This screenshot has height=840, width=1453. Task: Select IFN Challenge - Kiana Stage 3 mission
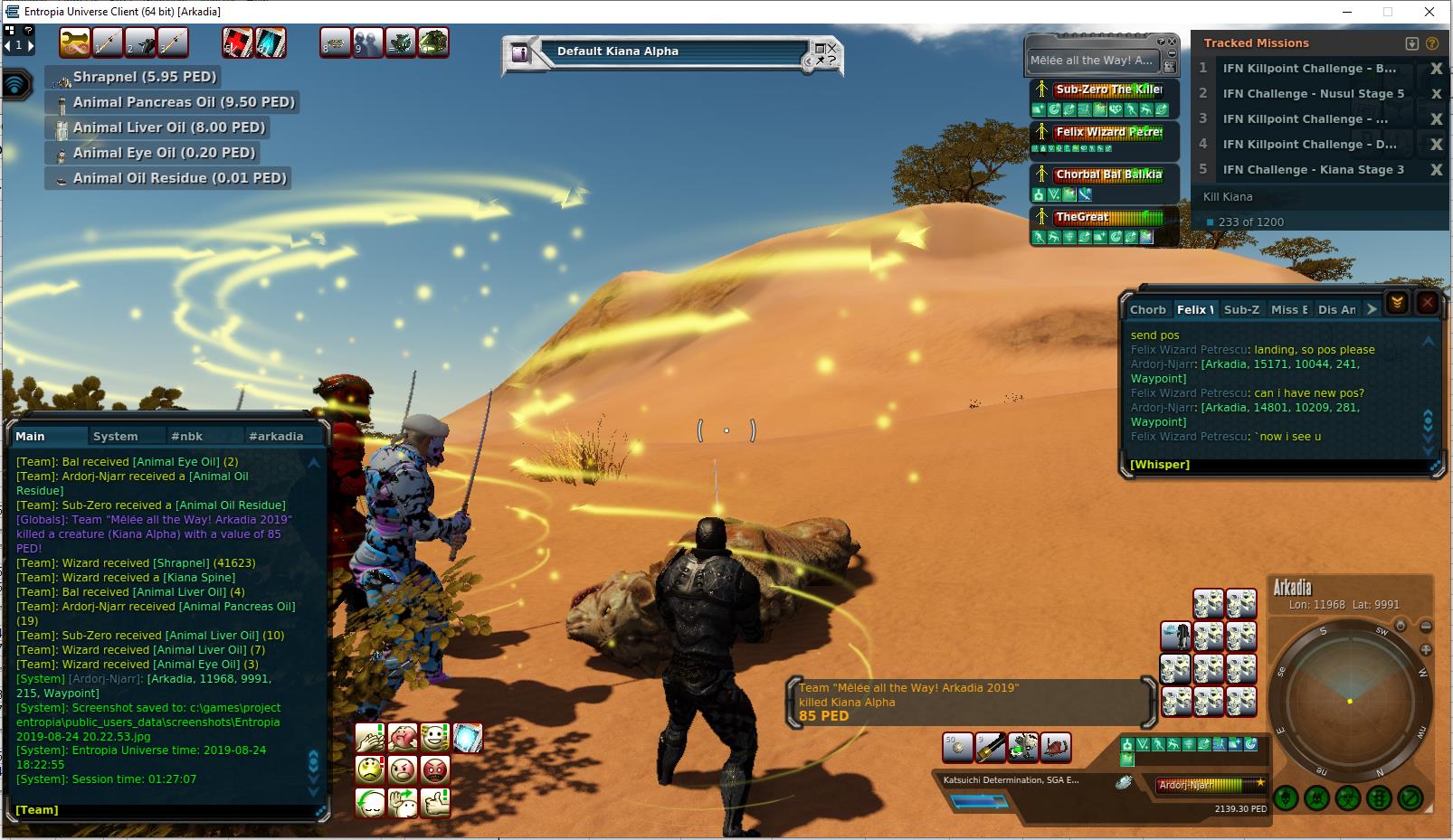1313,170
